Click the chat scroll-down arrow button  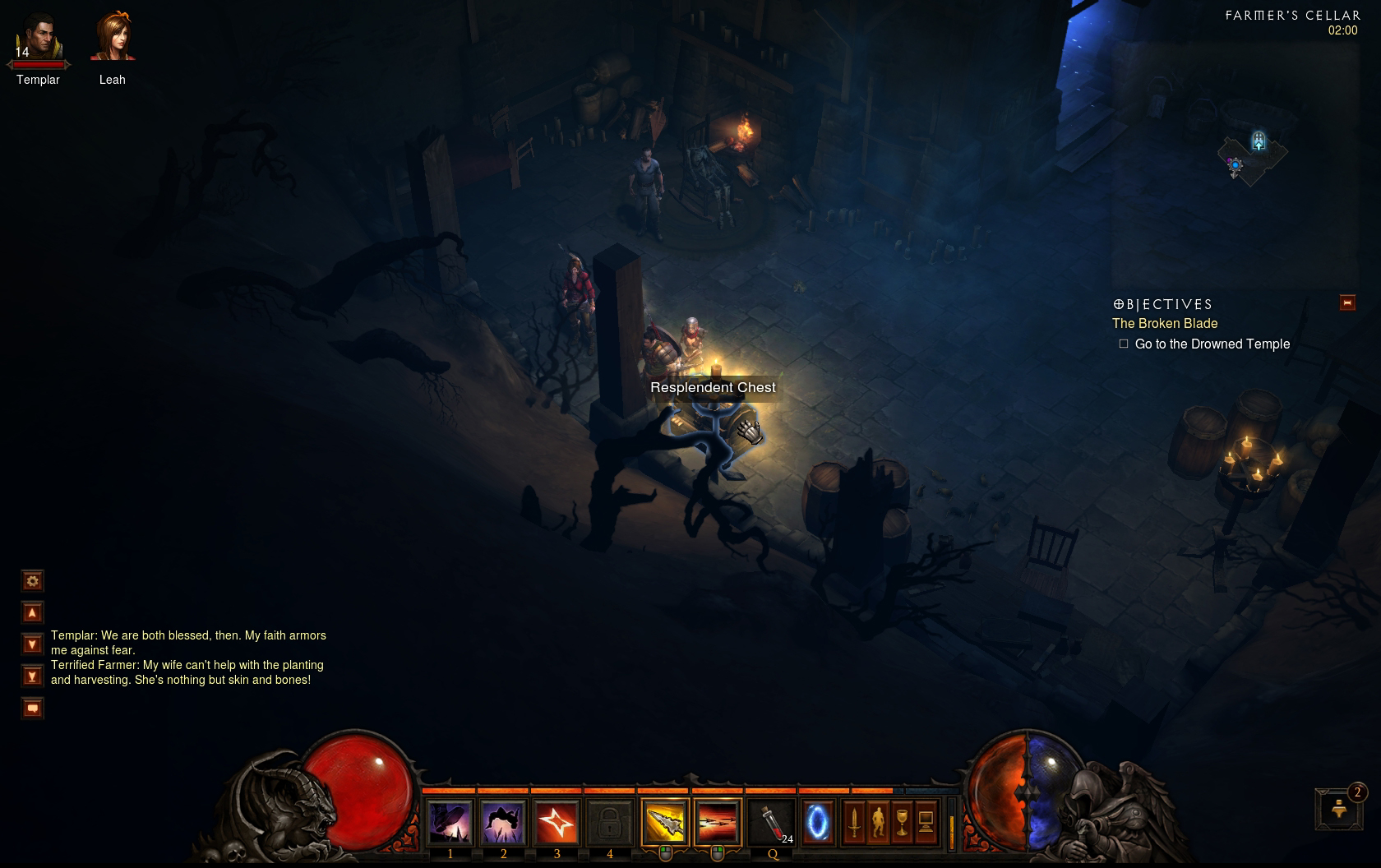tap(32, 644)
